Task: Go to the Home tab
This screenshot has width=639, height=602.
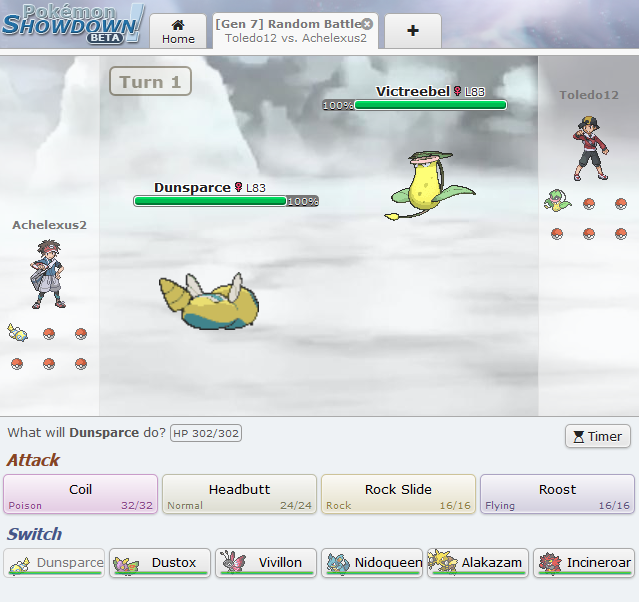Action: point(178,31)
